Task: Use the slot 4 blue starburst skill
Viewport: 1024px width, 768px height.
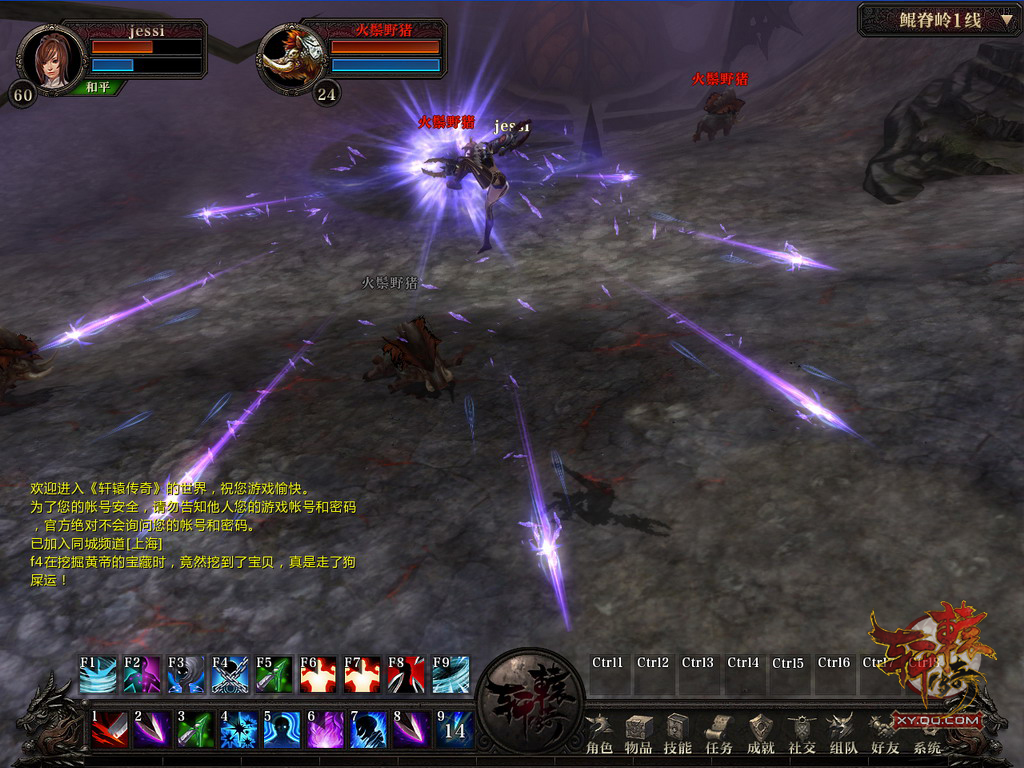Action: (239, 729)
